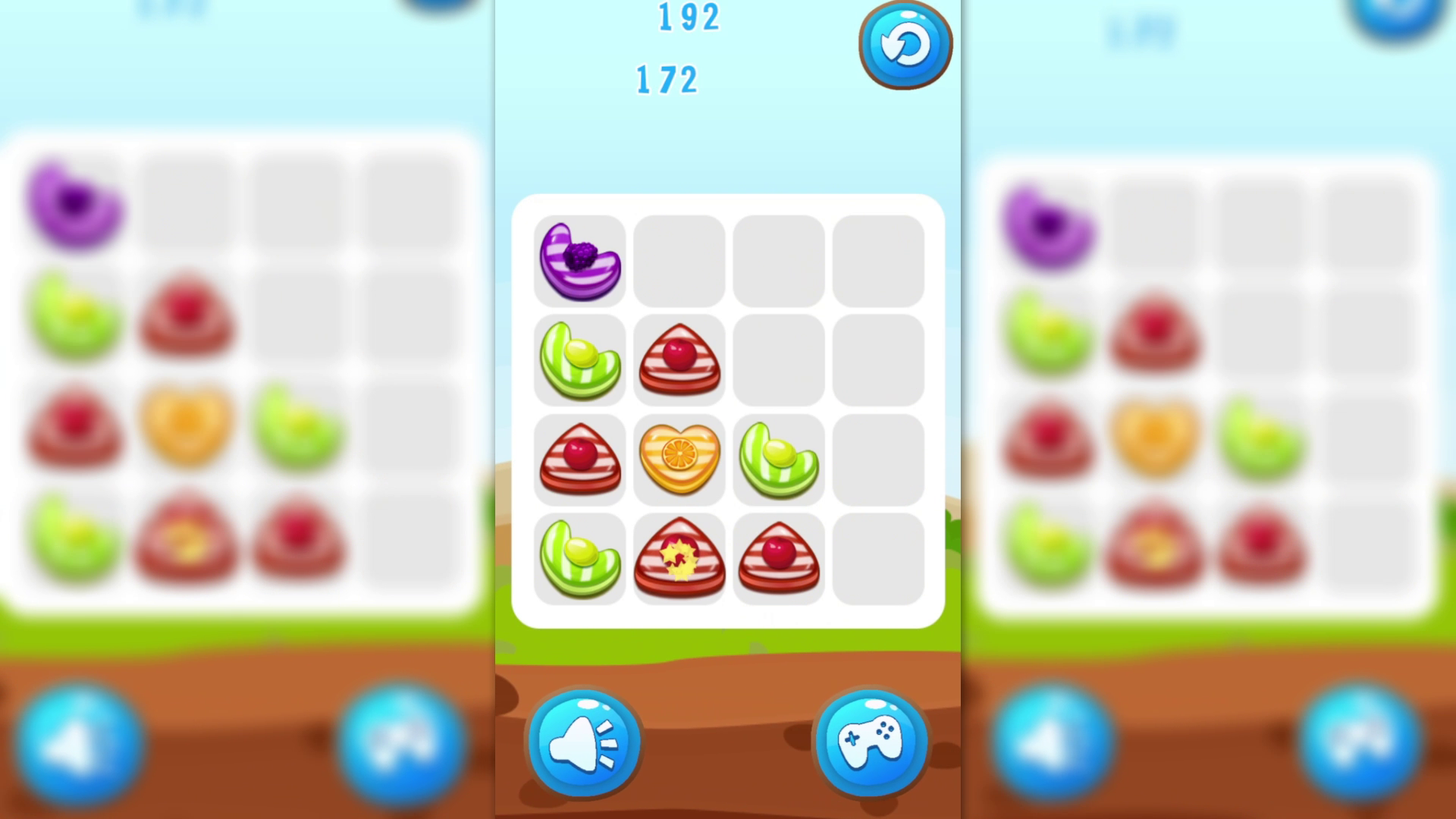Tap the cherry candy beside the green apple
Viewport: 1456px width, 819px height.
pos(680,360)
